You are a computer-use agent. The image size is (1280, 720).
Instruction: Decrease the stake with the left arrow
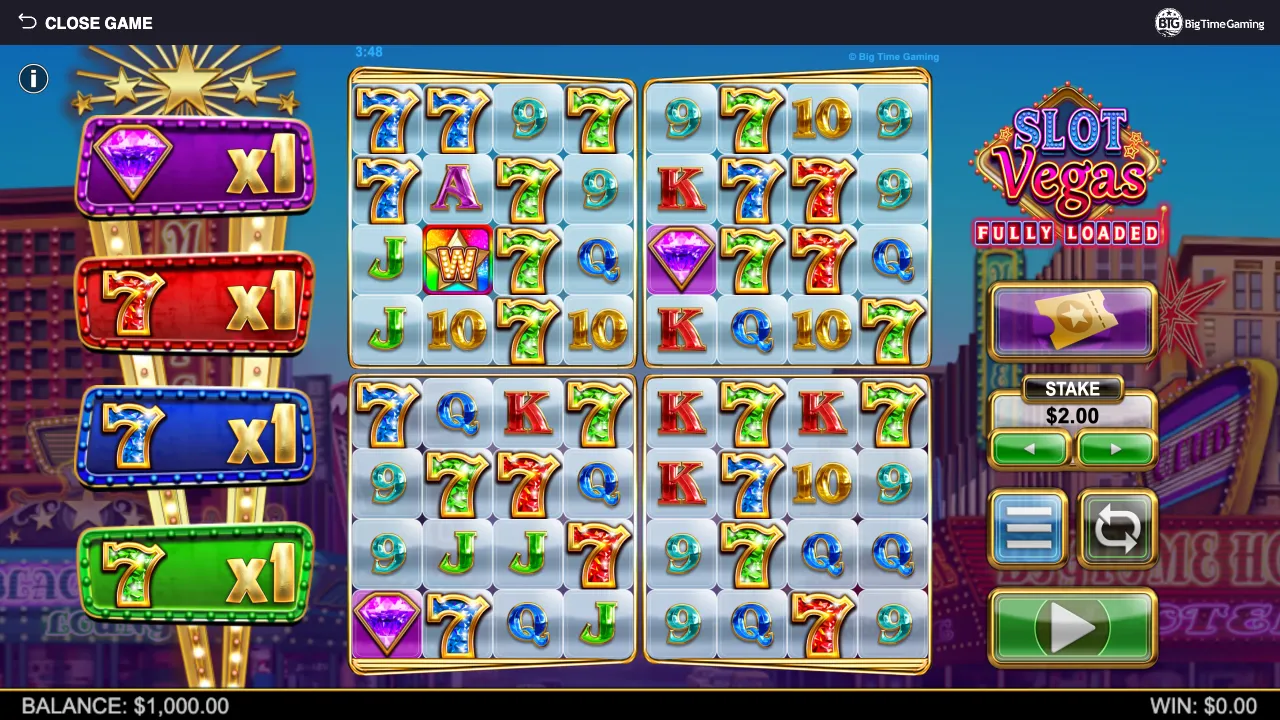[1030, 449]
